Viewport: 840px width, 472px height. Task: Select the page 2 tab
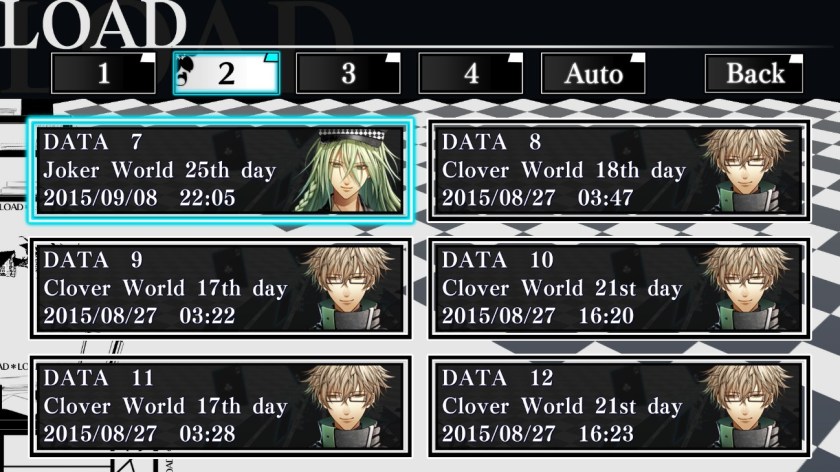pyautogui.click(x=226, y=73)
